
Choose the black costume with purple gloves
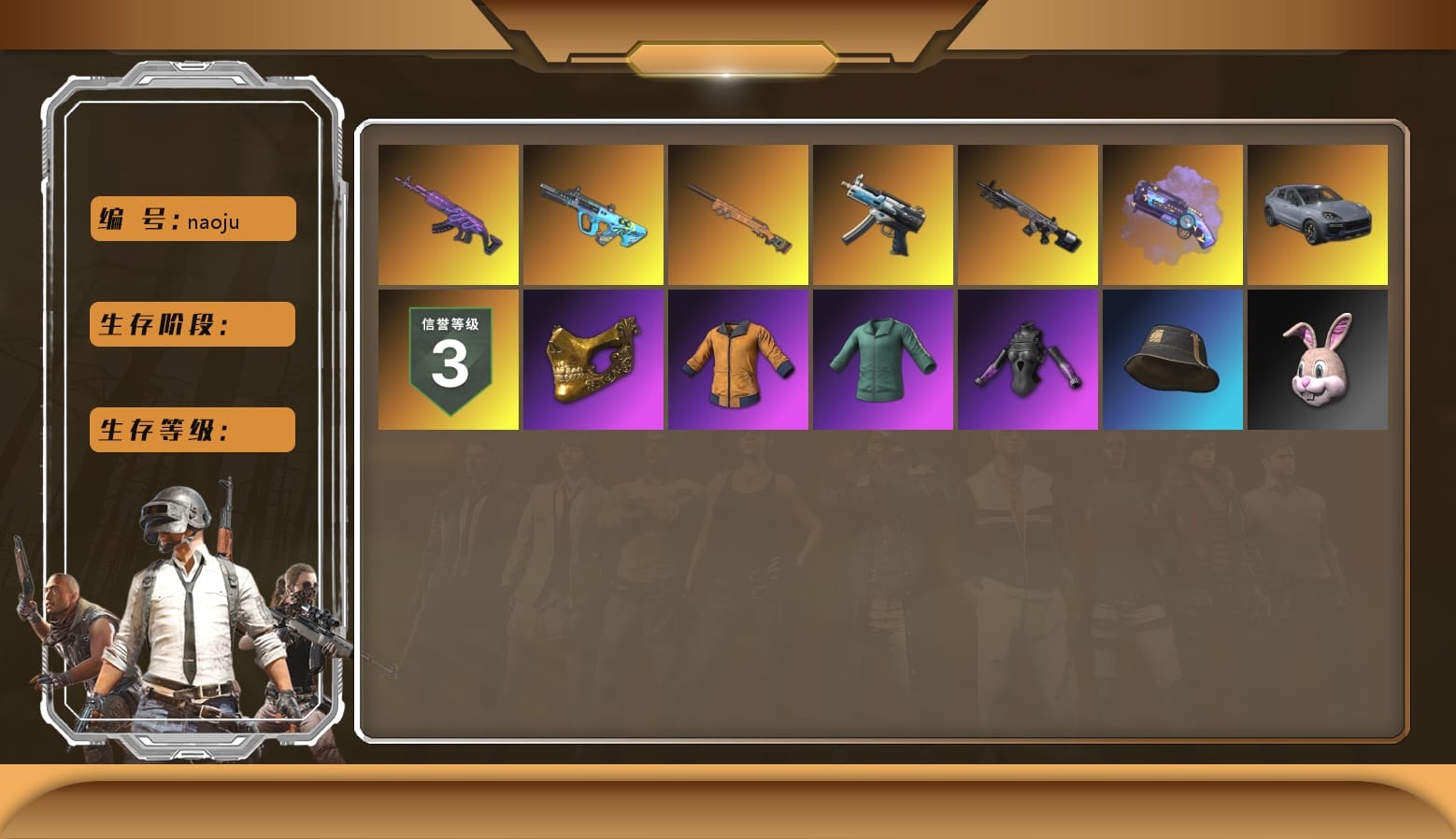coord(1028,359)
